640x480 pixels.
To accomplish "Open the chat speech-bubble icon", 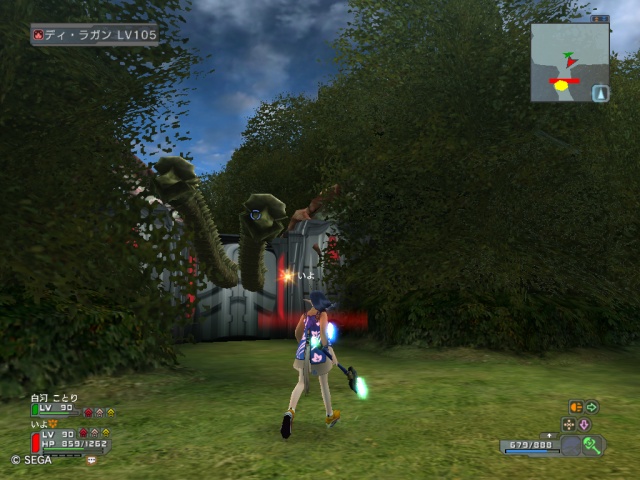I will [91, 459].
